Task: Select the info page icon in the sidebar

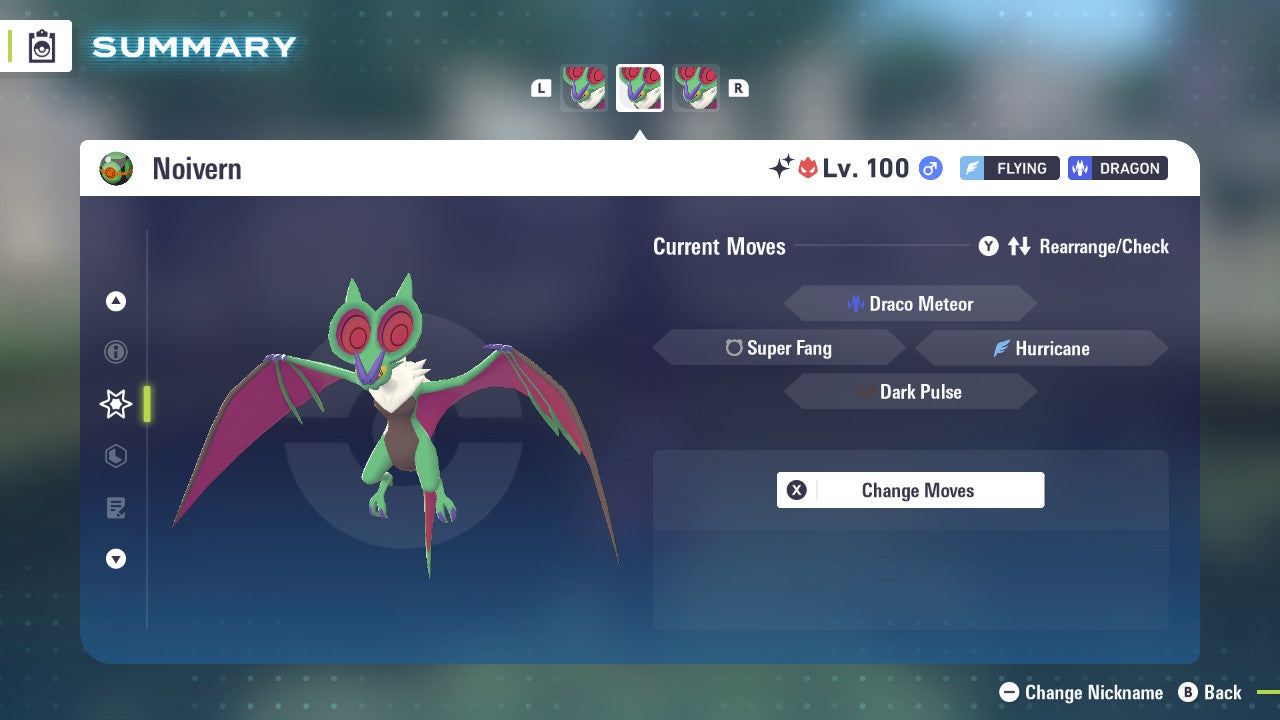Action: (x=115, y=352)
